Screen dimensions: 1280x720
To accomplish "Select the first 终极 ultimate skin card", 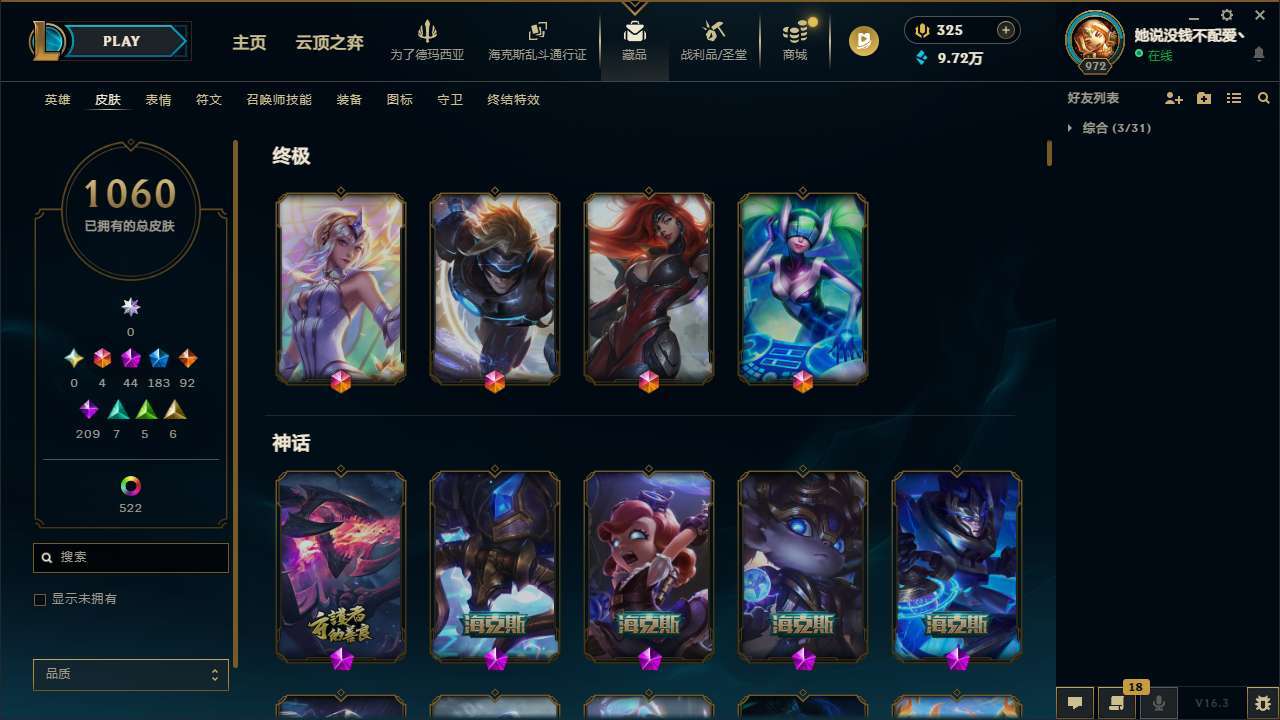I will coord(340,288).
